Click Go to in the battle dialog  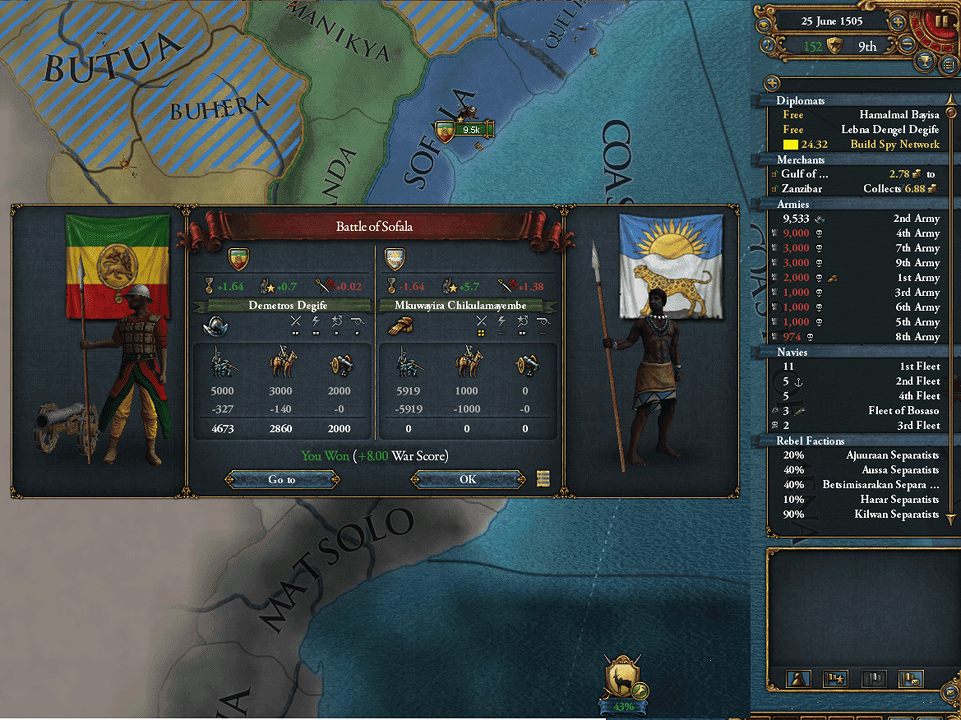[282, 479]
